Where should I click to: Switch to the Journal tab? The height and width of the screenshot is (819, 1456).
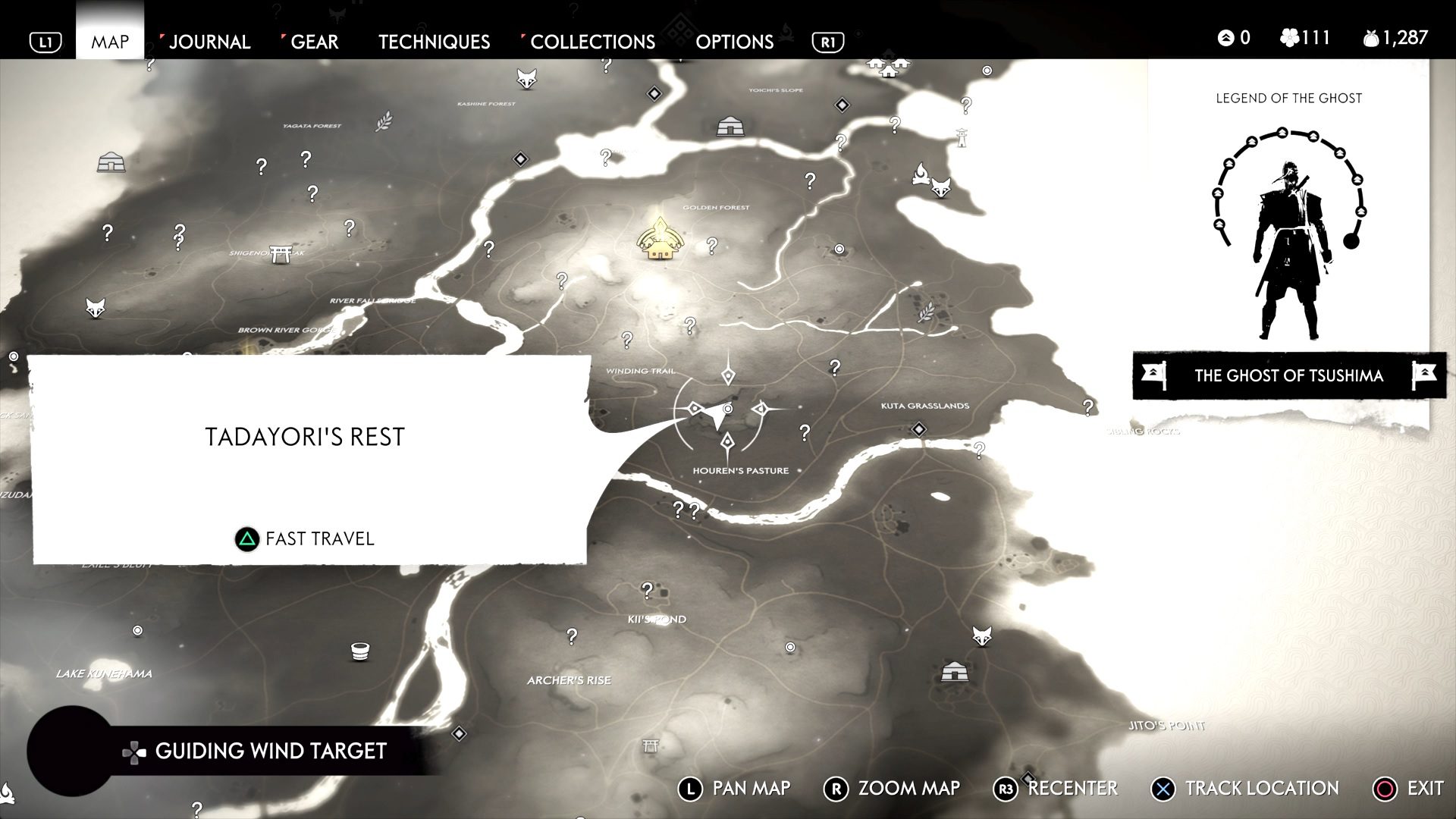pos(210,42)
